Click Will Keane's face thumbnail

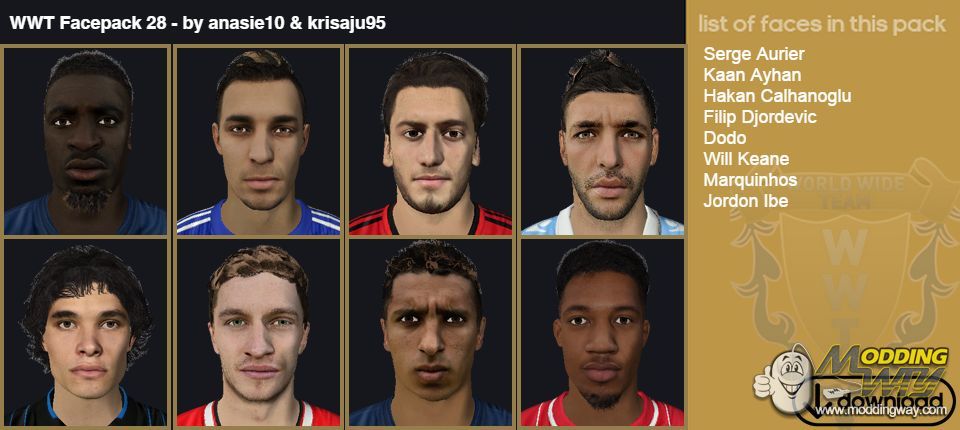pyautogui.click(x=258, y=333)
